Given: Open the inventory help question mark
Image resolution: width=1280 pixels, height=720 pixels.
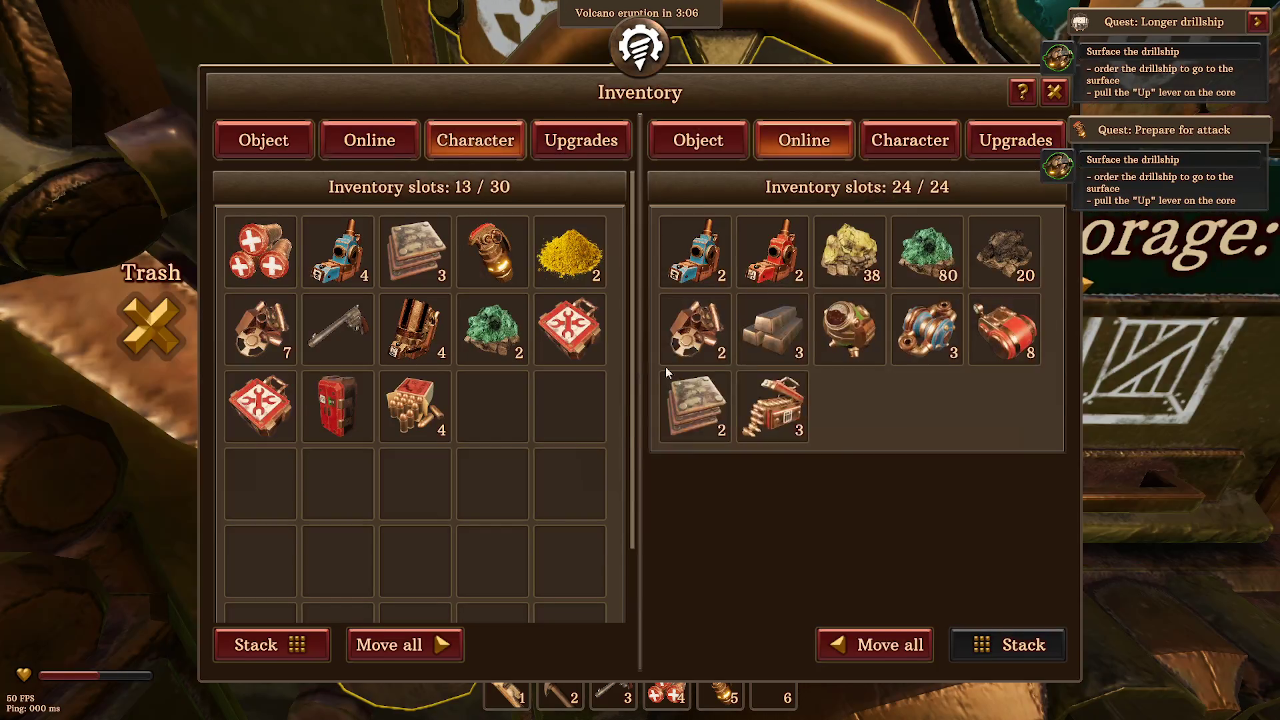Looking at the screenshot, I should 1022,92.
